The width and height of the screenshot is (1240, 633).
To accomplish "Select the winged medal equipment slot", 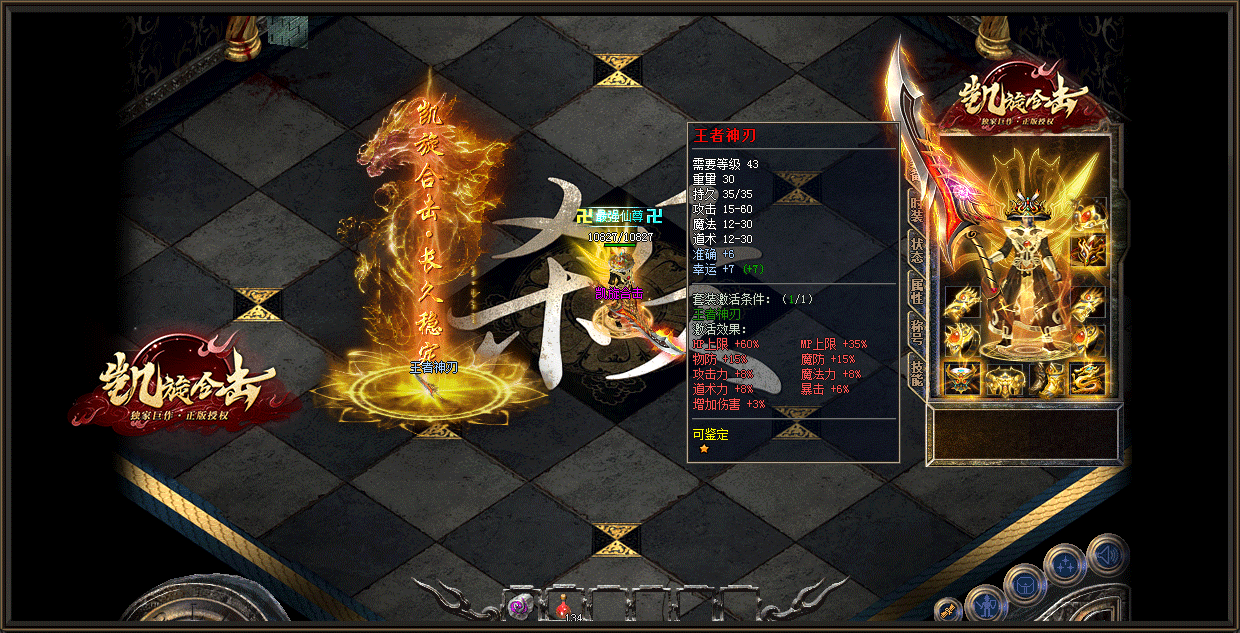I will pos(962,378).
